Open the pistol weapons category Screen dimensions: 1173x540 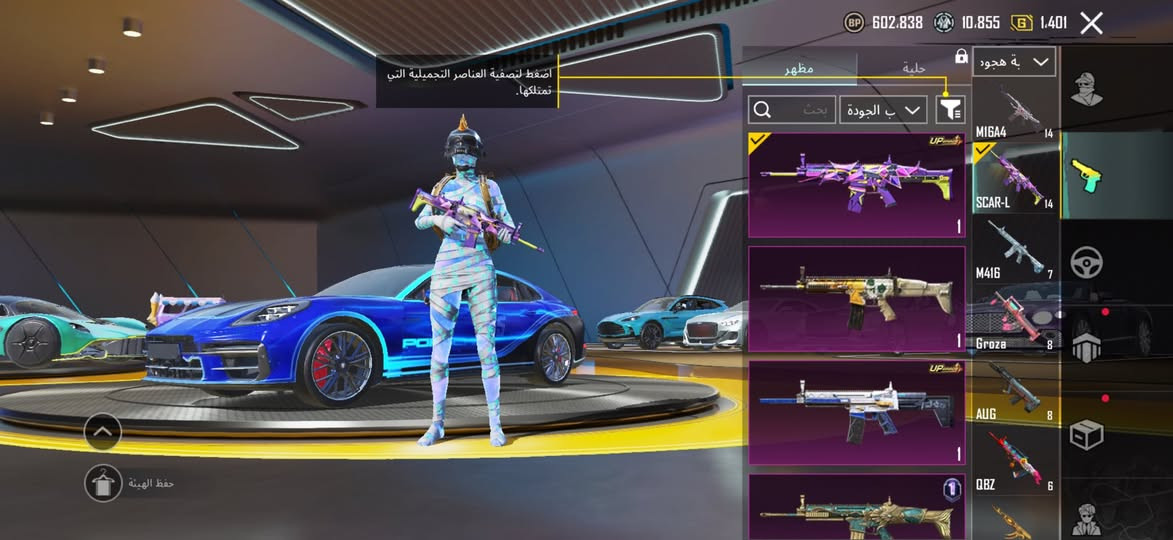point(1087,175)
